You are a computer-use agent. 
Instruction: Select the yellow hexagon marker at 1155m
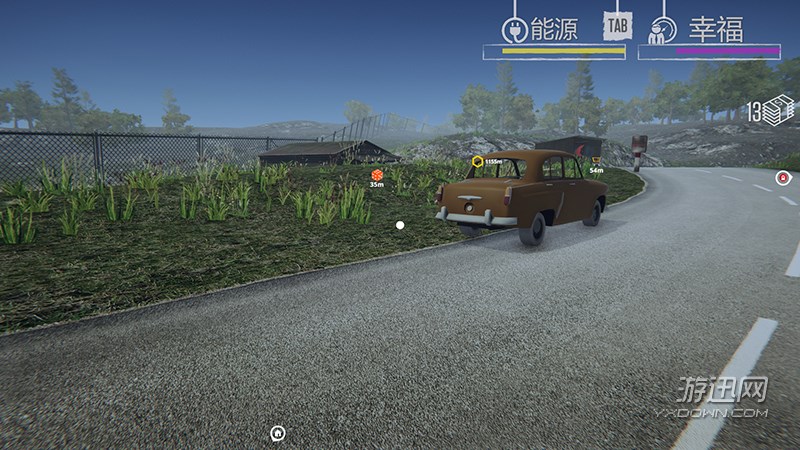pyautogui.click(x=478, y=161)
